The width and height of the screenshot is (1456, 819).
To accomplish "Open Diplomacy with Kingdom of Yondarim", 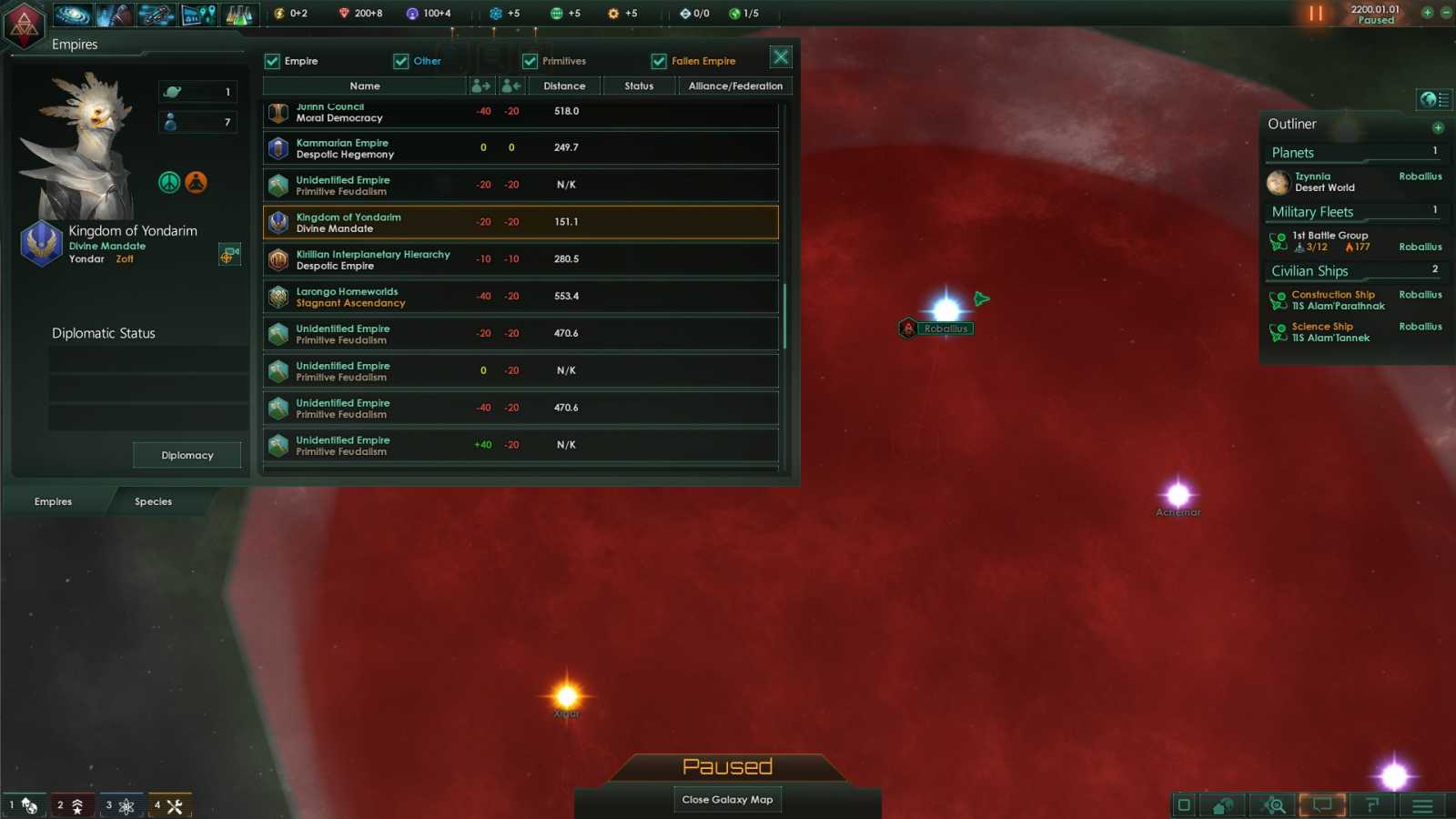I will 187,455.
